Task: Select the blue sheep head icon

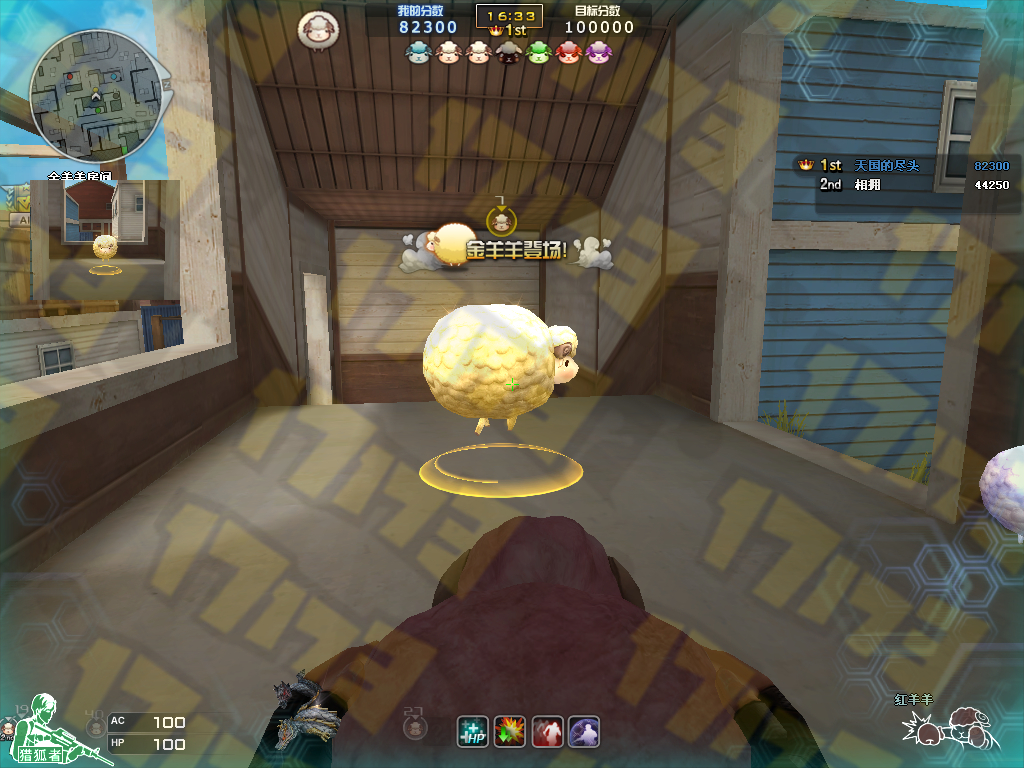Action: [x=419, y=52]
